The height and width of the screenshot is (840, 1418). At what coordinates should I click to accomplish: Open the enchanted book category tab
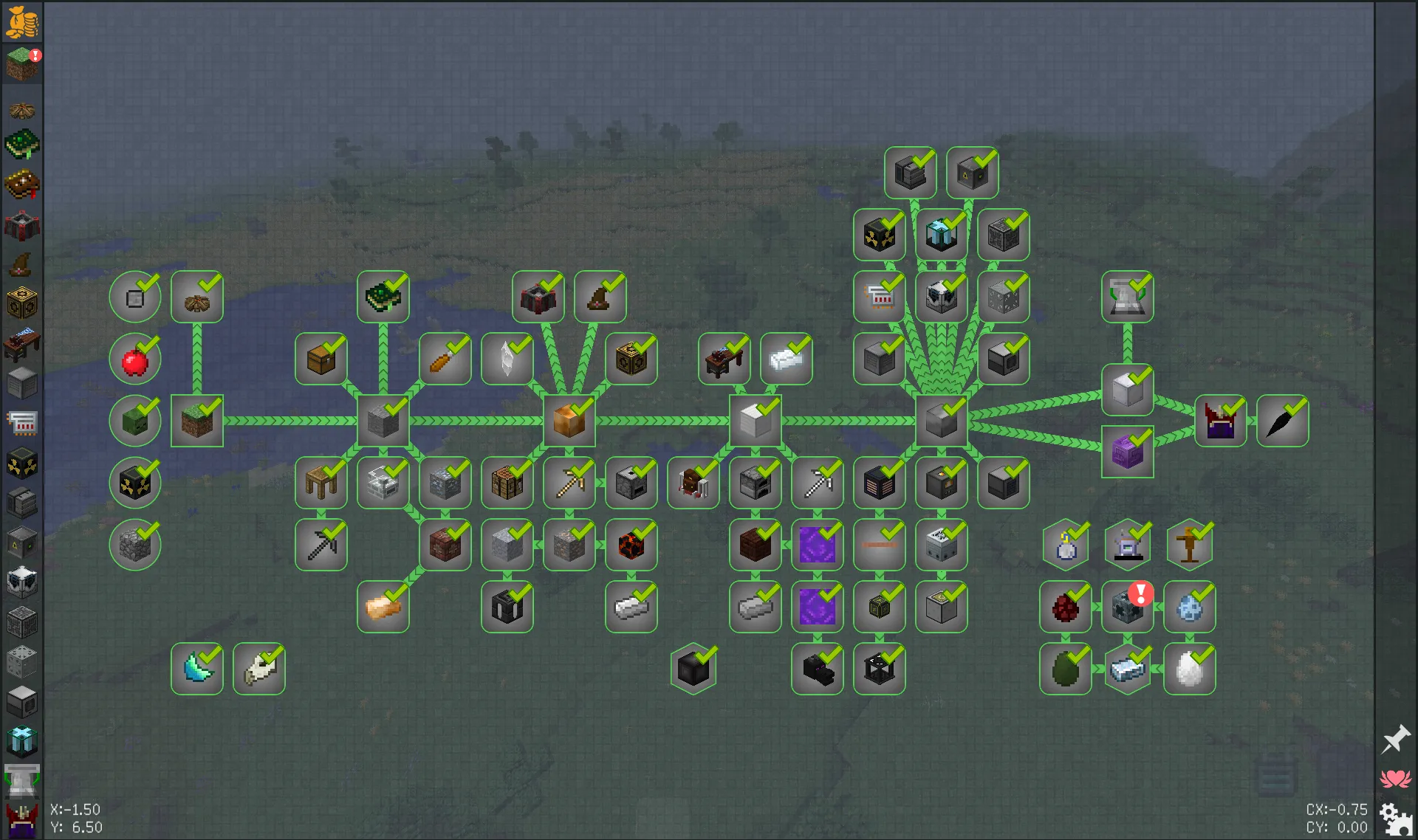(21, 182)
